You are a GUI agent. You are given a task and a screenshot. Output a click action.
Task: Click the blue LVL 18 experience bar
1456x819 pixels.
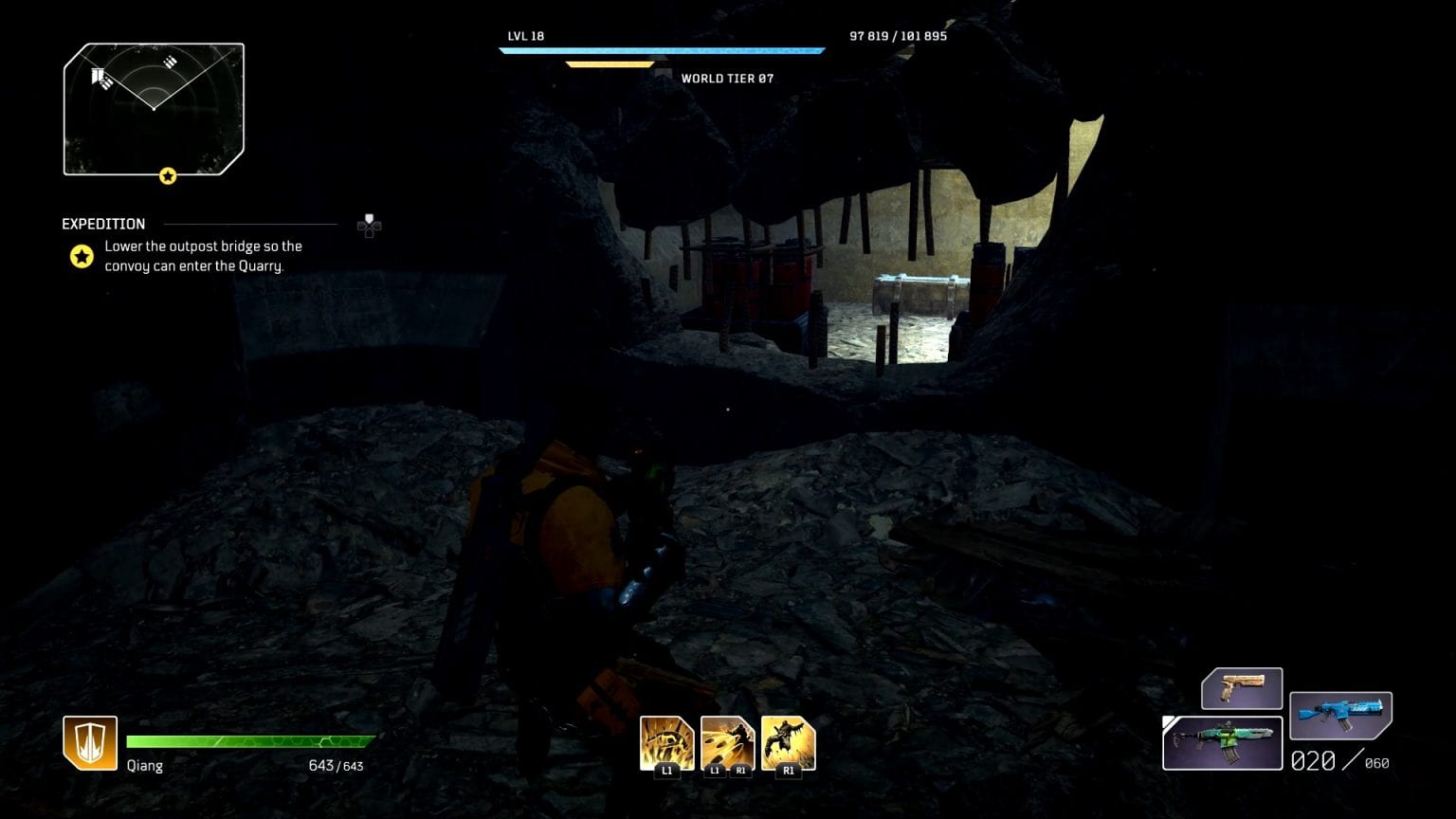[664, 48]
